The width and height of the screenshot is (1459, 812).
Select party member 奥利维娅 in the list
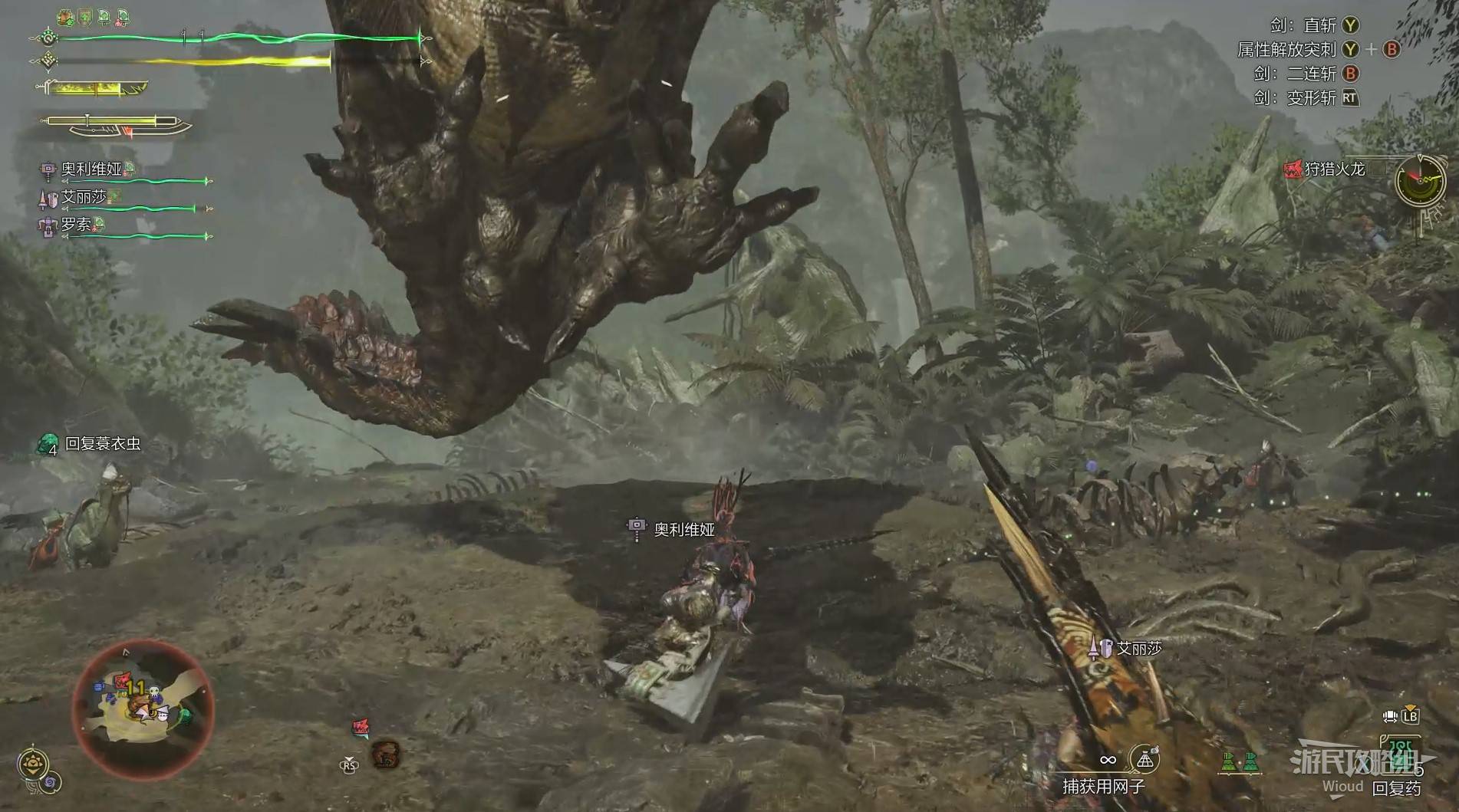coord(91,169)
